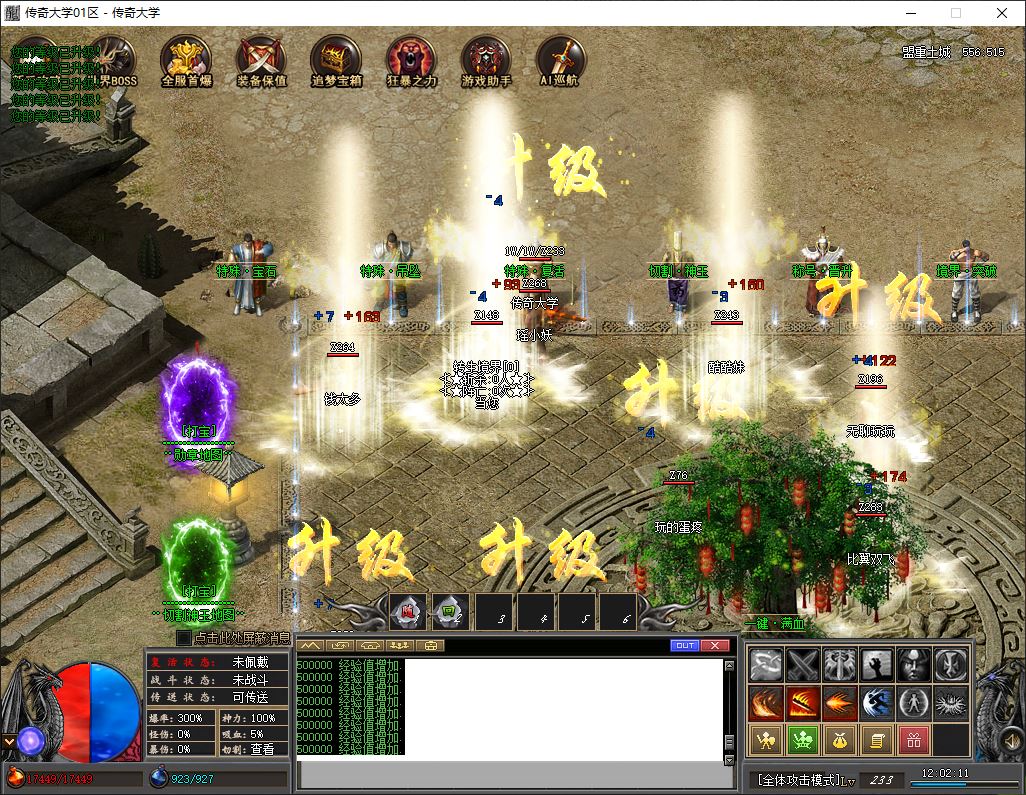The height and width of the screenshot is (795, 1026).
Task: Use the green 回 scroll in hotbar slot 2
Action: (x=449, y=610)
